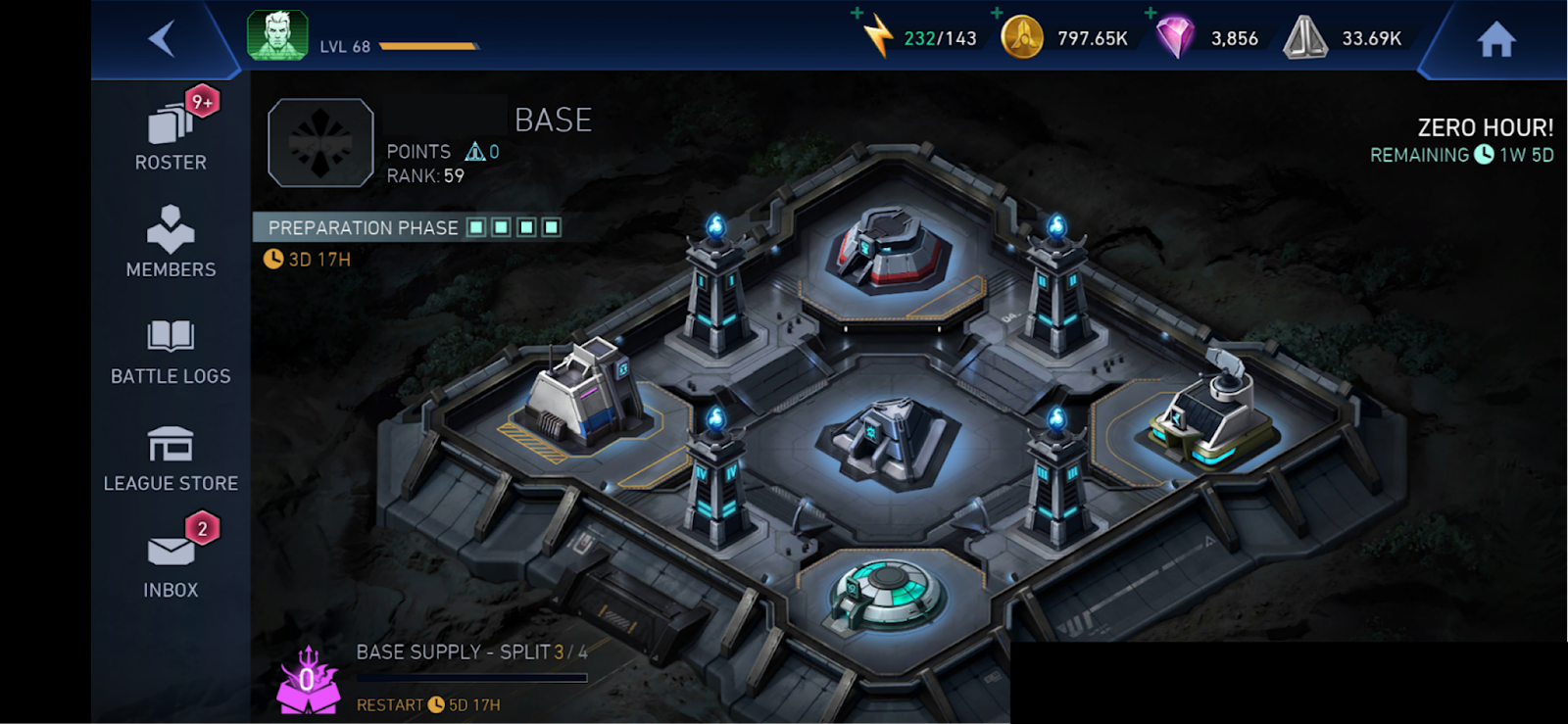
Task: Buy more purple gems
Action: coord(1174,37)
